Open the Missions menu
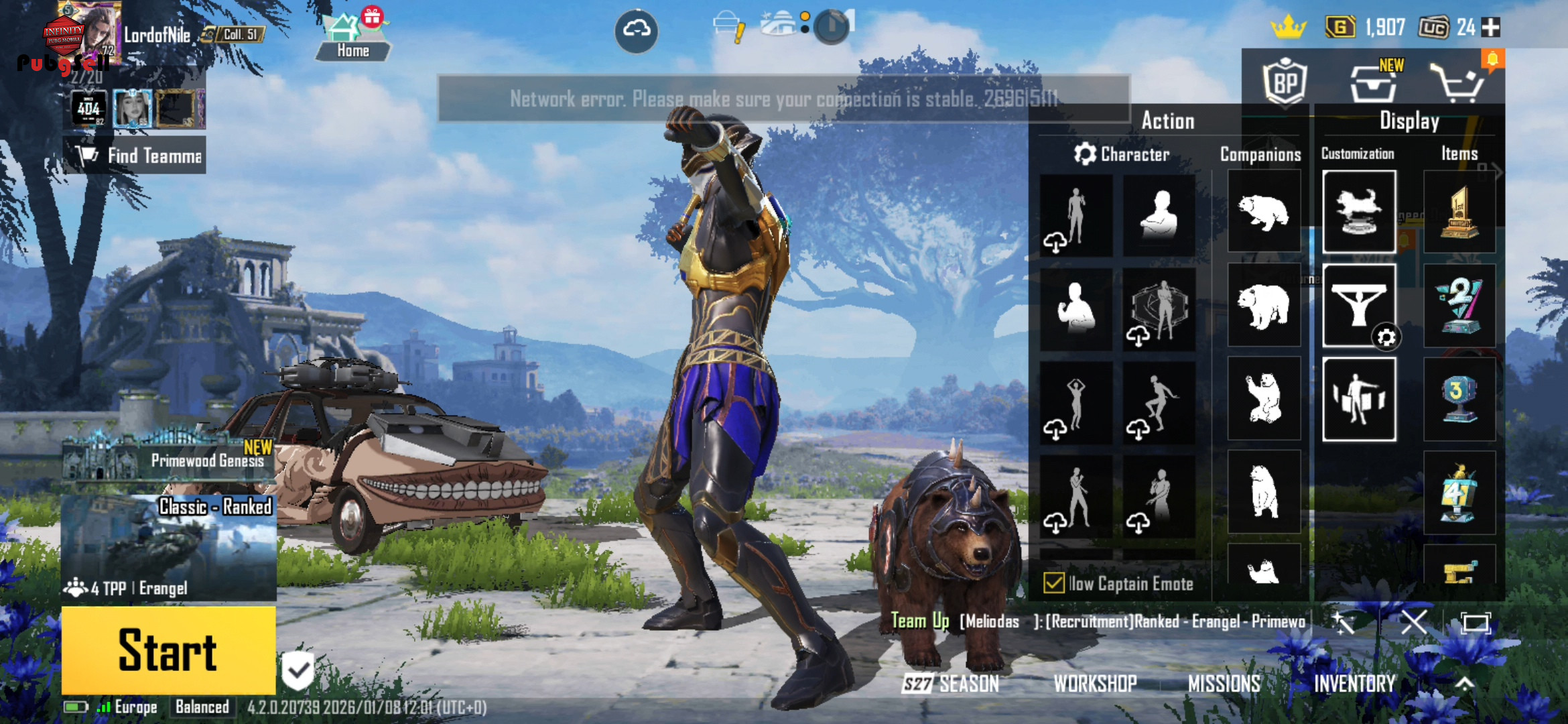The width and height of the screenshot is (1568, 724). coord(1224,683)
